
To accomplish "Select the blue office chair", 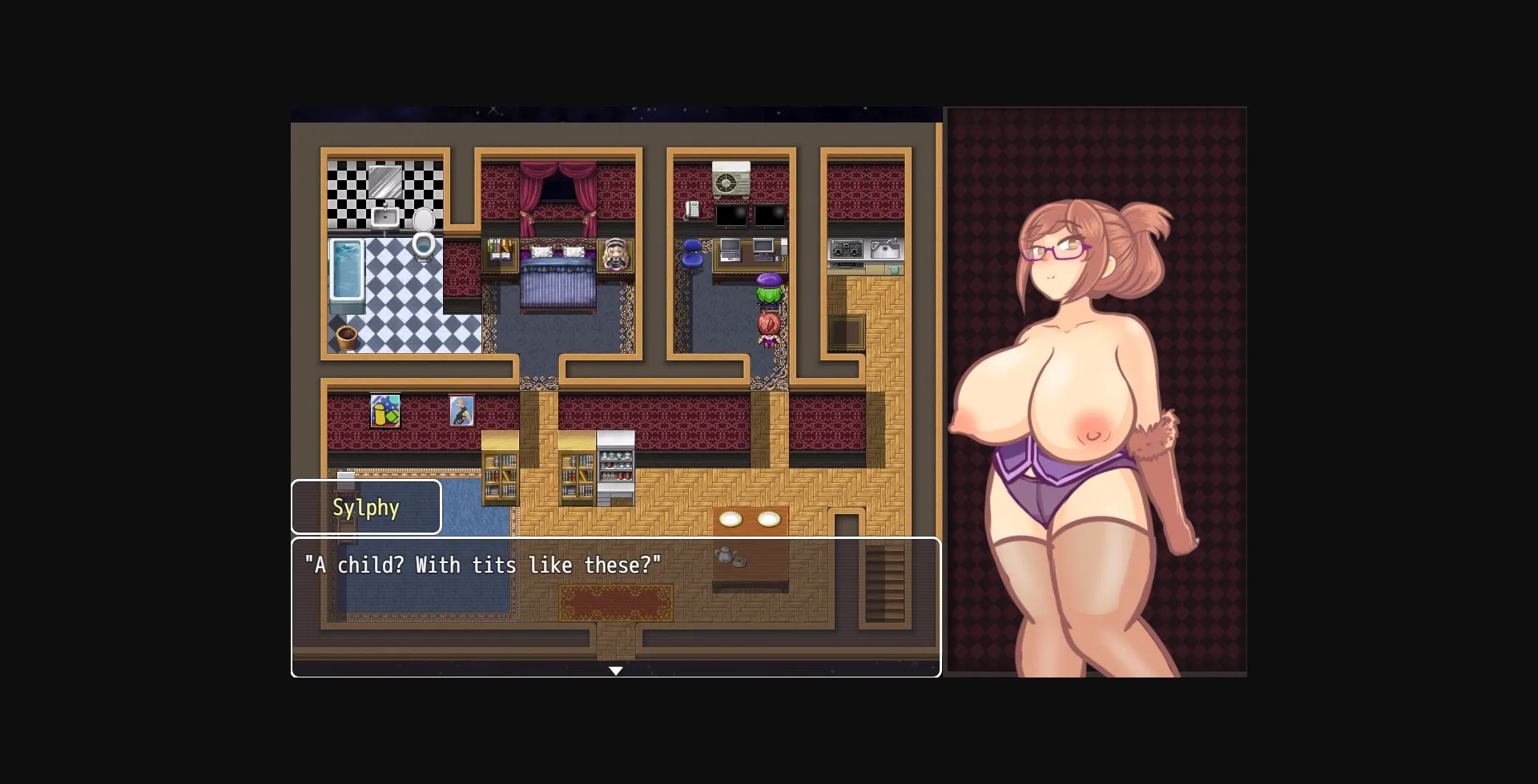I will click(x=692, y=253).
